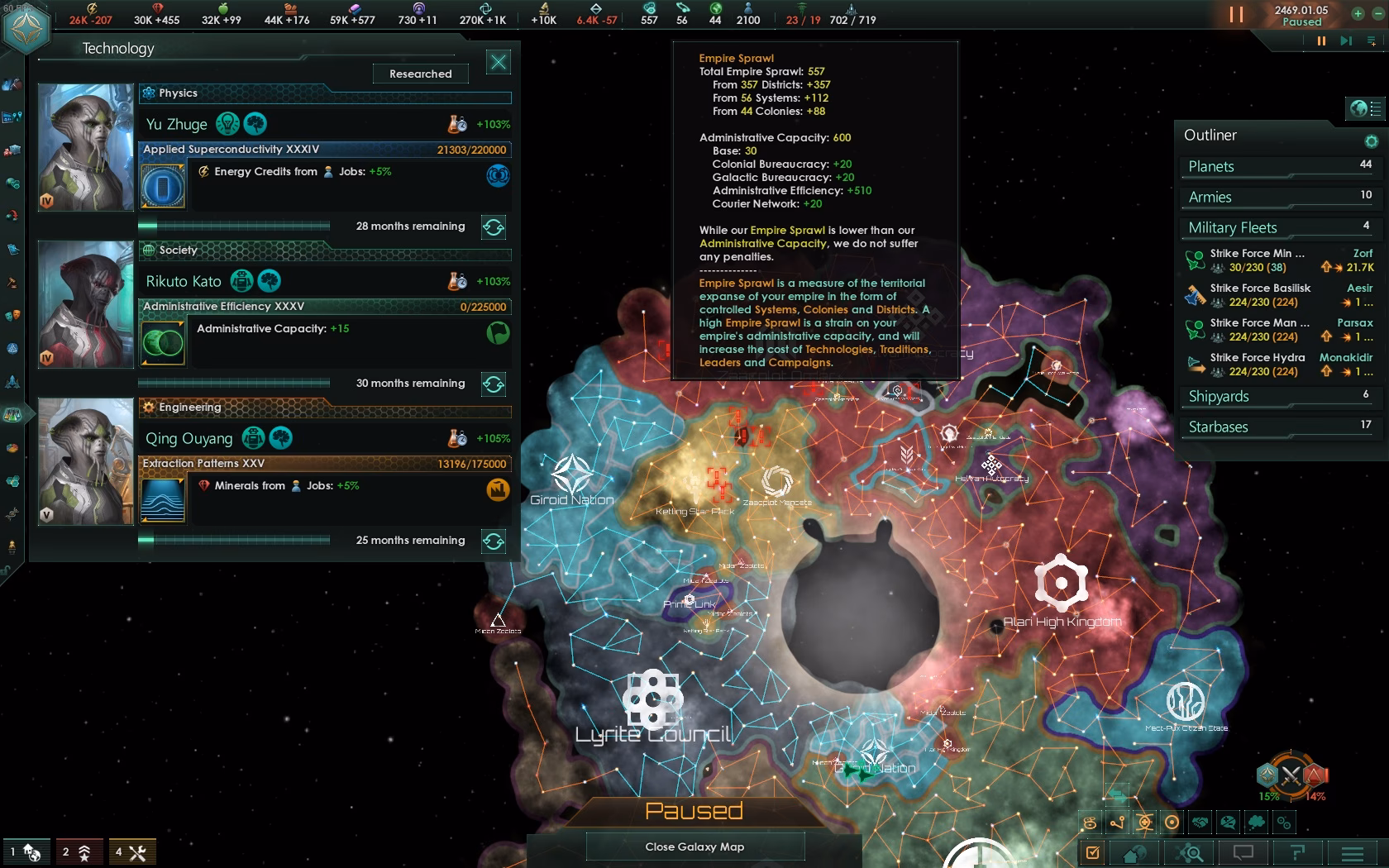Click the change research arrows for Extraction Patterns
Viewport: 1389px width, 868px height.
point(494,541)
